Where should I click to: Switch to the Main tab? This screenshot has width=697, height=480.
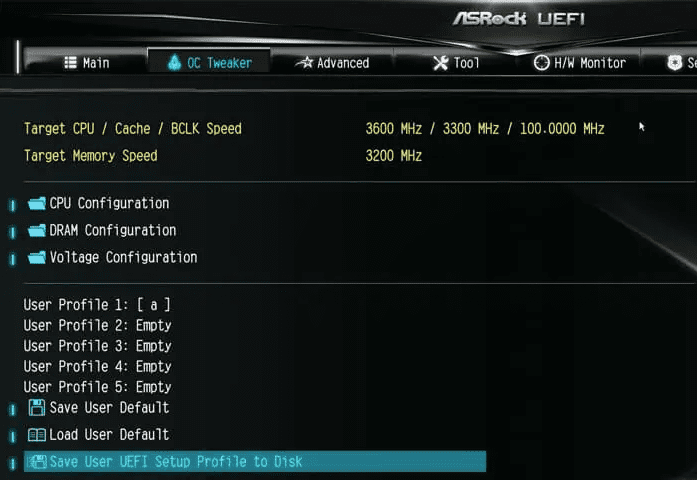[x=87, y=63]
